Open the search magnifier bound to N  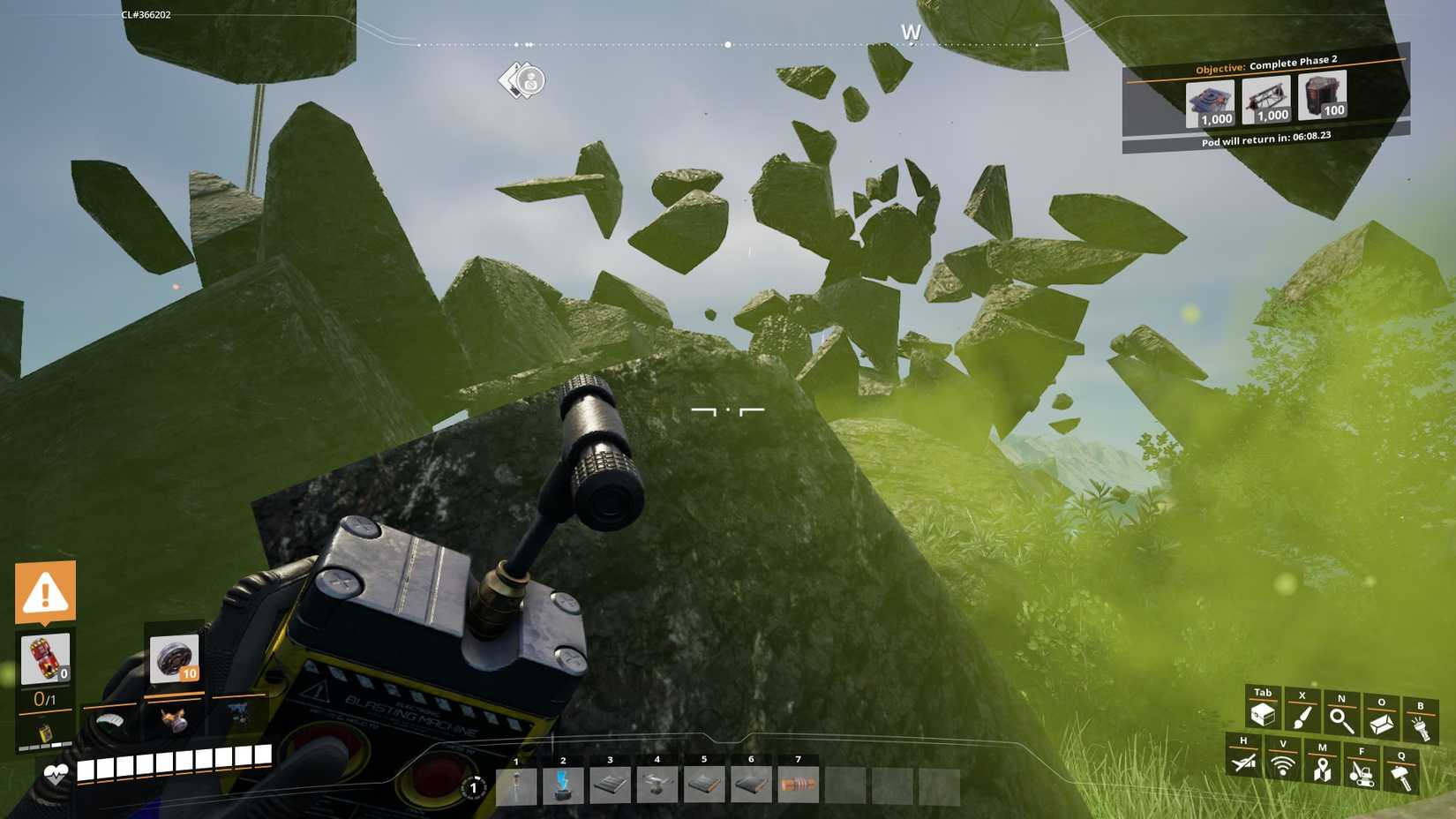[x=1341, y=718]
